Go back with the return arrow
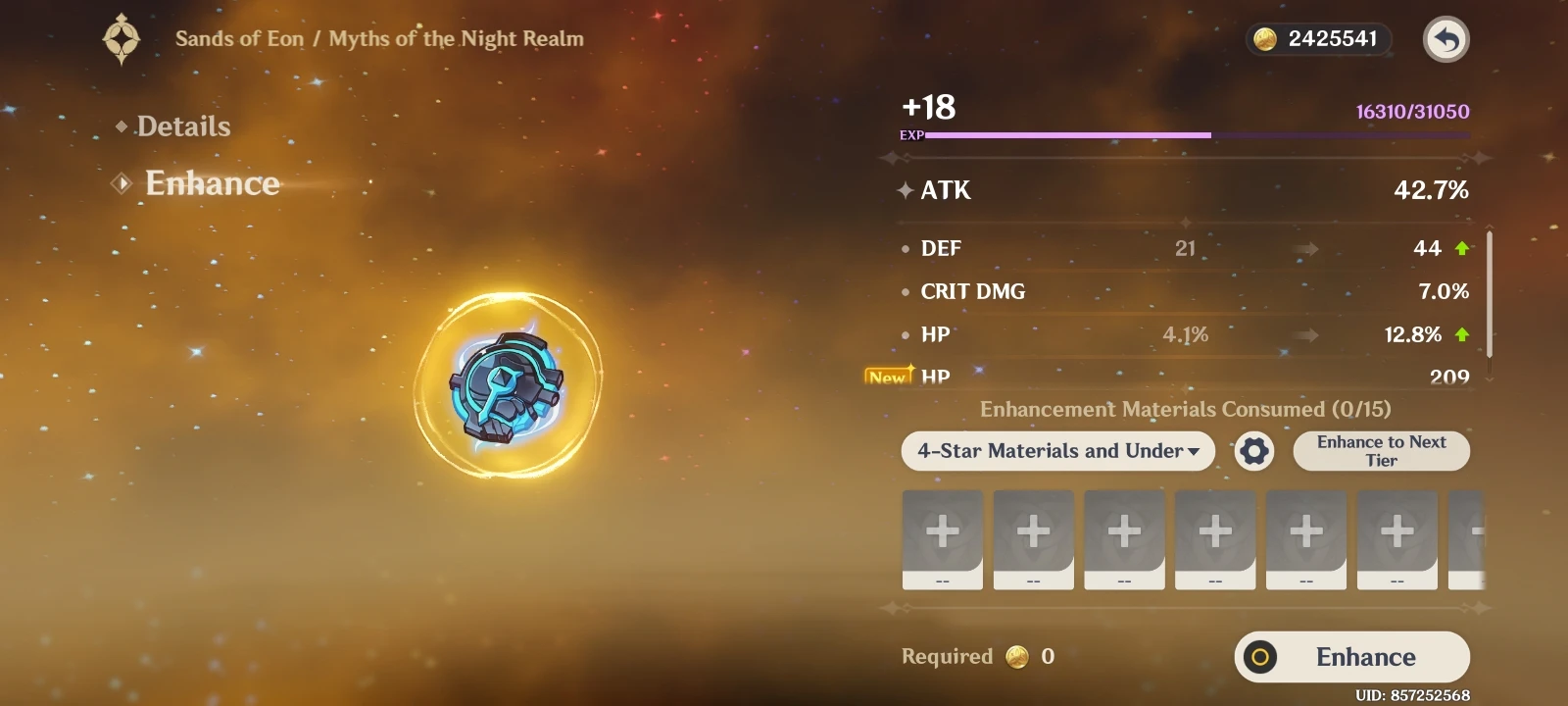Screen dimensions: 1568x706 click(x=1445, y=40)
